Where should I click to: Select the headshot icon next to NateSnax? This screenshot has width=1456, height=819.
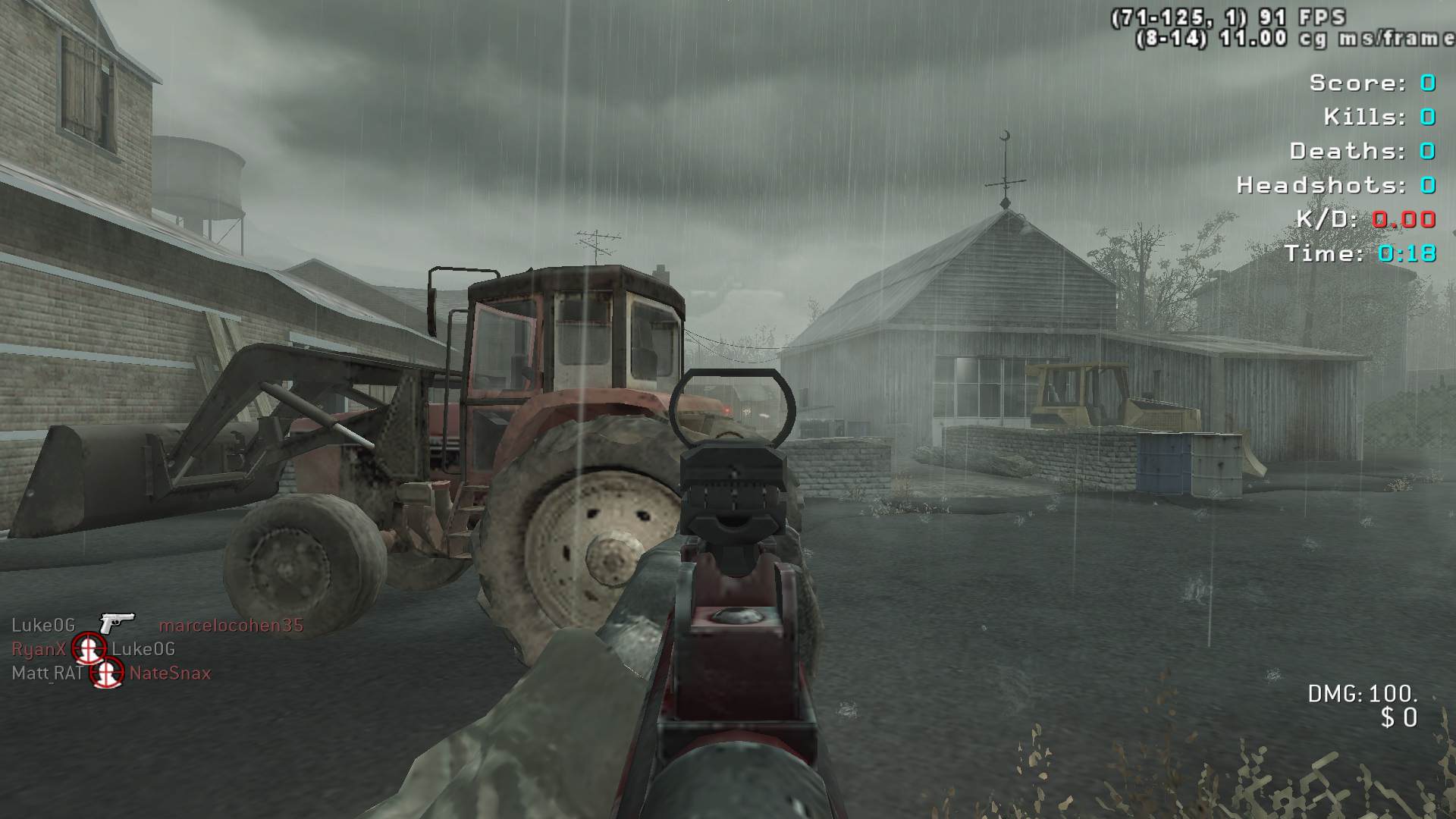pos(108,672)
